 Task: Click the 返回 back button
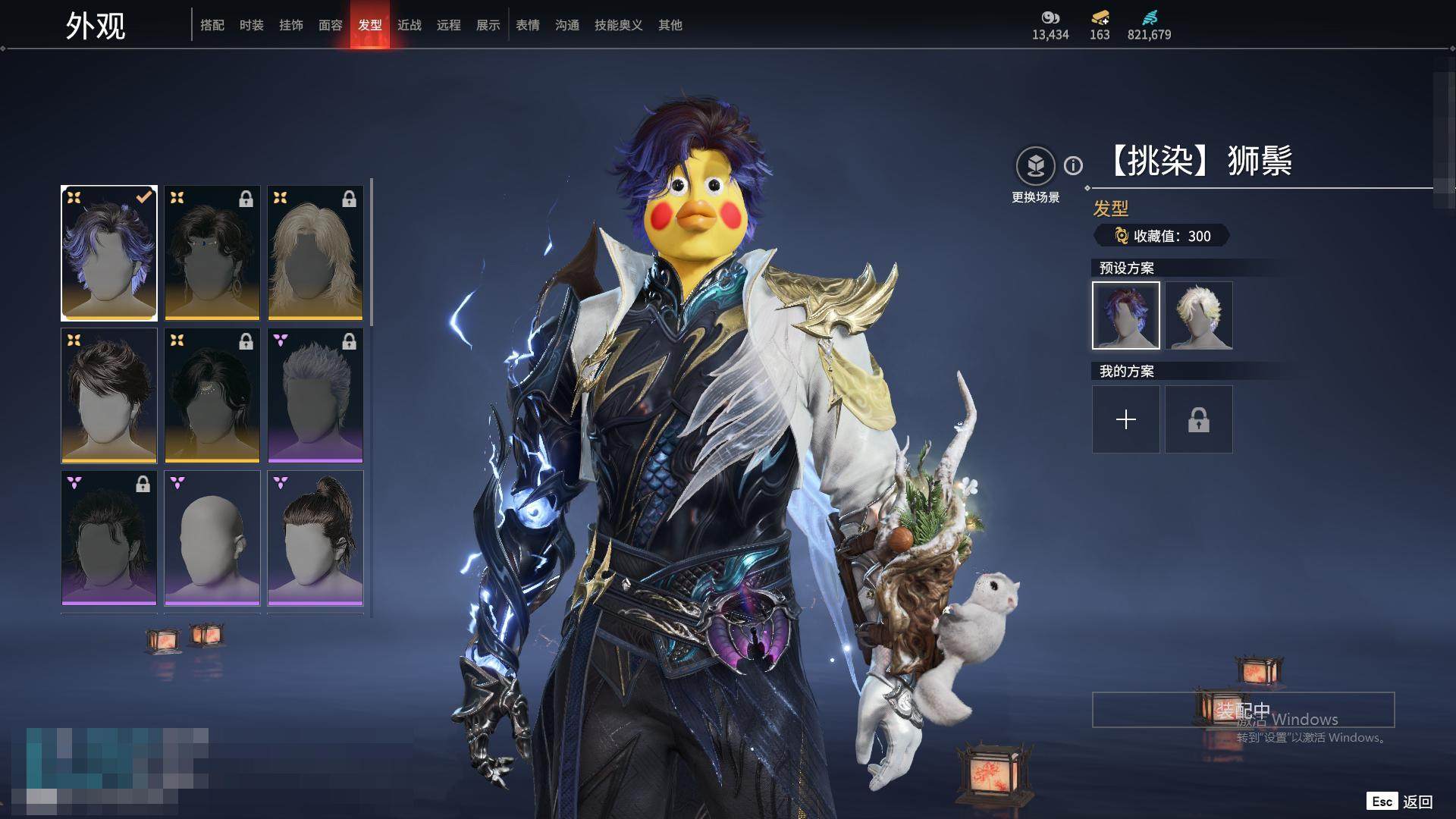[1417, 802]
